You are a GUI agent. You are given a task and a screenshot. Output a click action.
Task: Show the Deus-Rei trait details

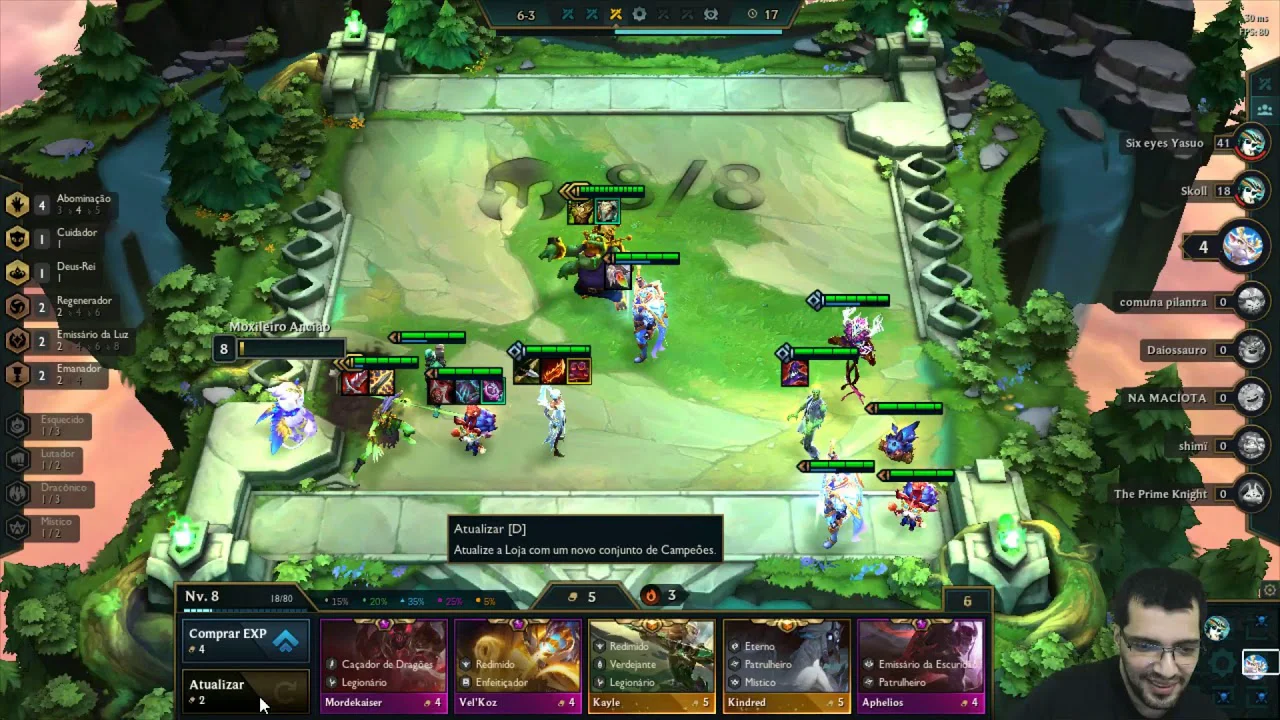60,272
